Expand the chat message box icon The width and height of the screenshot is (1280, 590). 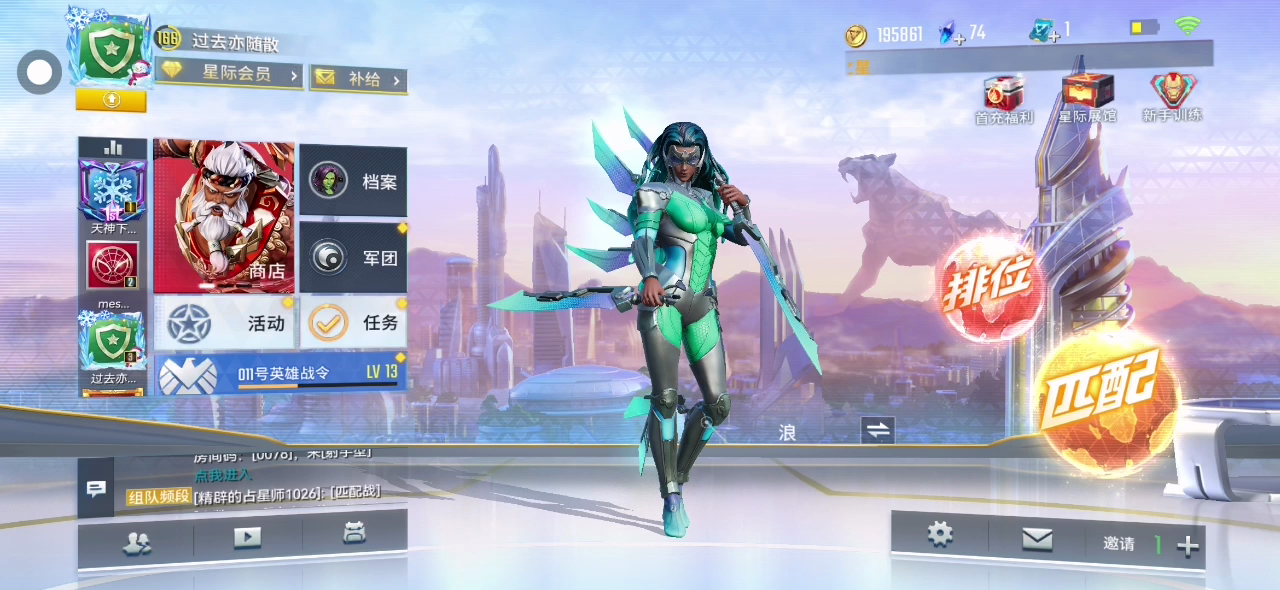coord(96,489)
